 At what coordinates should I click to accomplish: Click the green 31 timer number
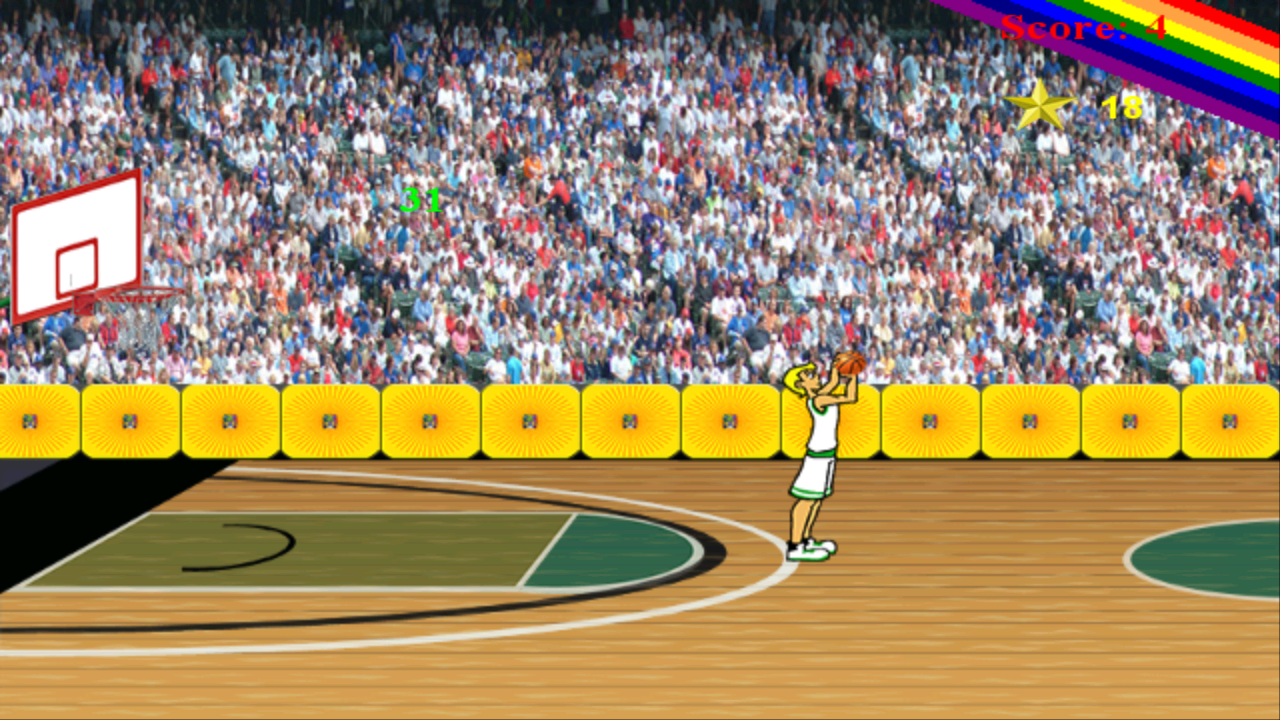pos(420,201)
